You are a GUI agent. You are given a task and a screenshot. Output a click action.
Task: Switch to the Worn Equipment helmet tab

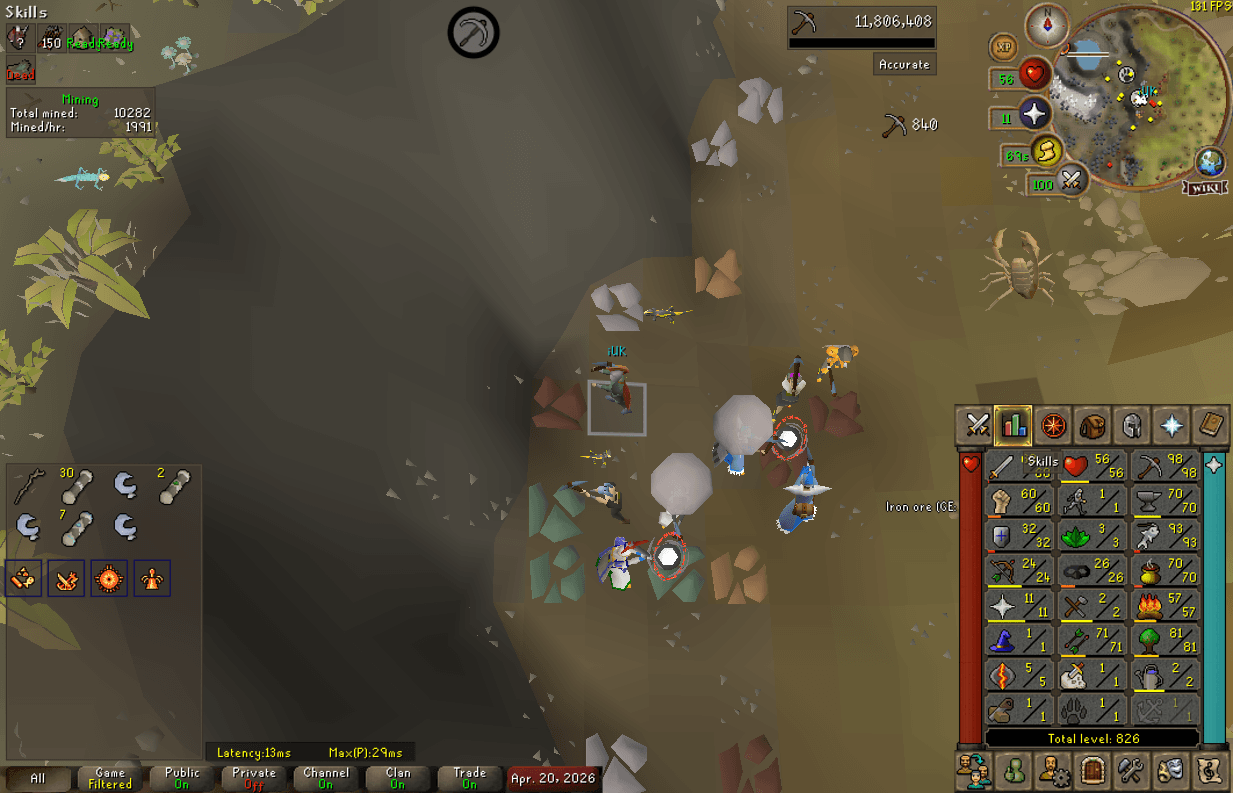1132,425
